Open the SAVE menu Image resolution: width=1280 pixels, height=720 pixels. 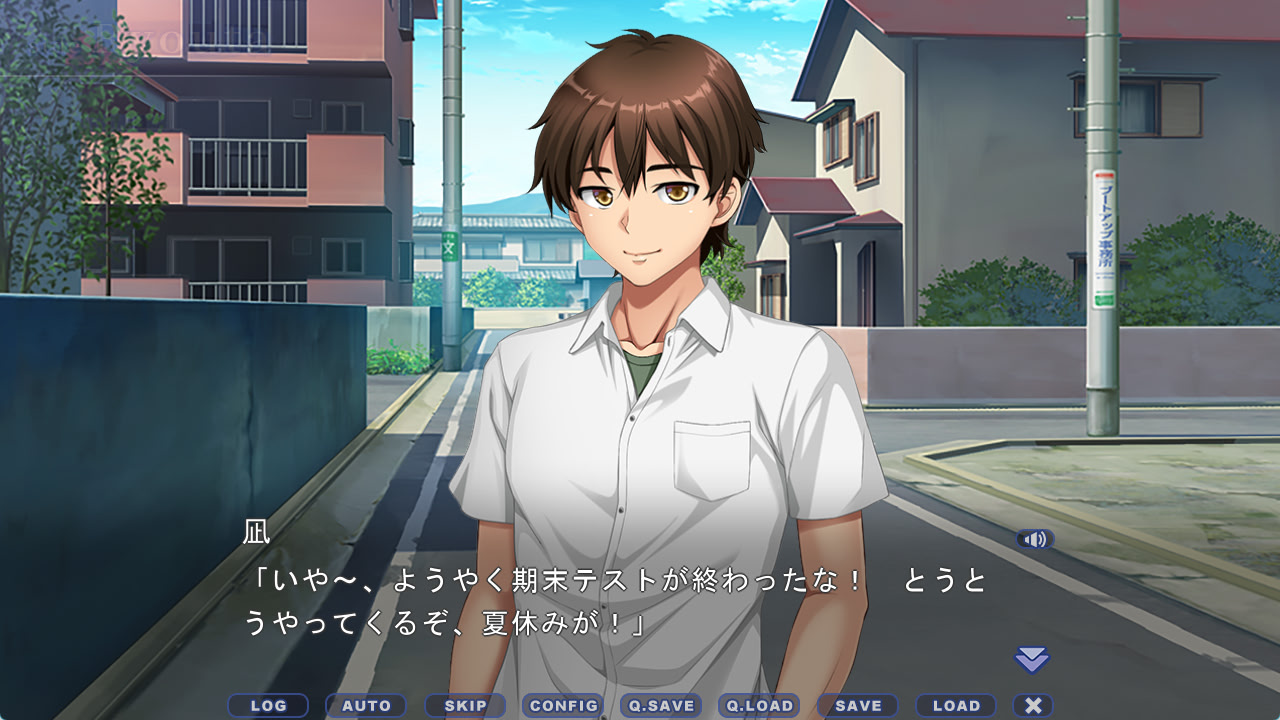pyautogui.click(x=858, y=706)
